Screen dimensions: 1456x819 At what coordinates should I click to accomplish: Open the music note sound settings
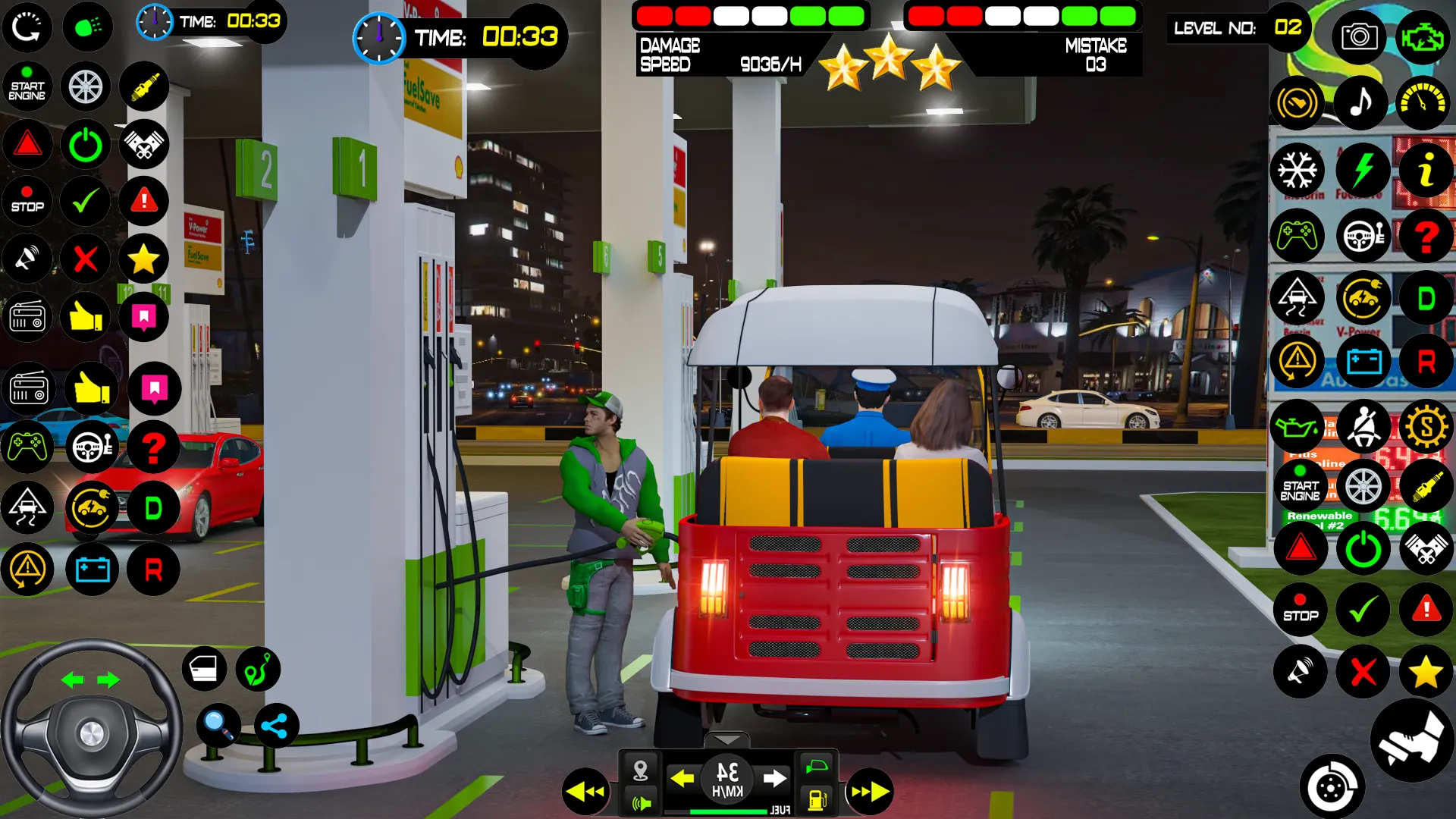tap(1361, 102)
